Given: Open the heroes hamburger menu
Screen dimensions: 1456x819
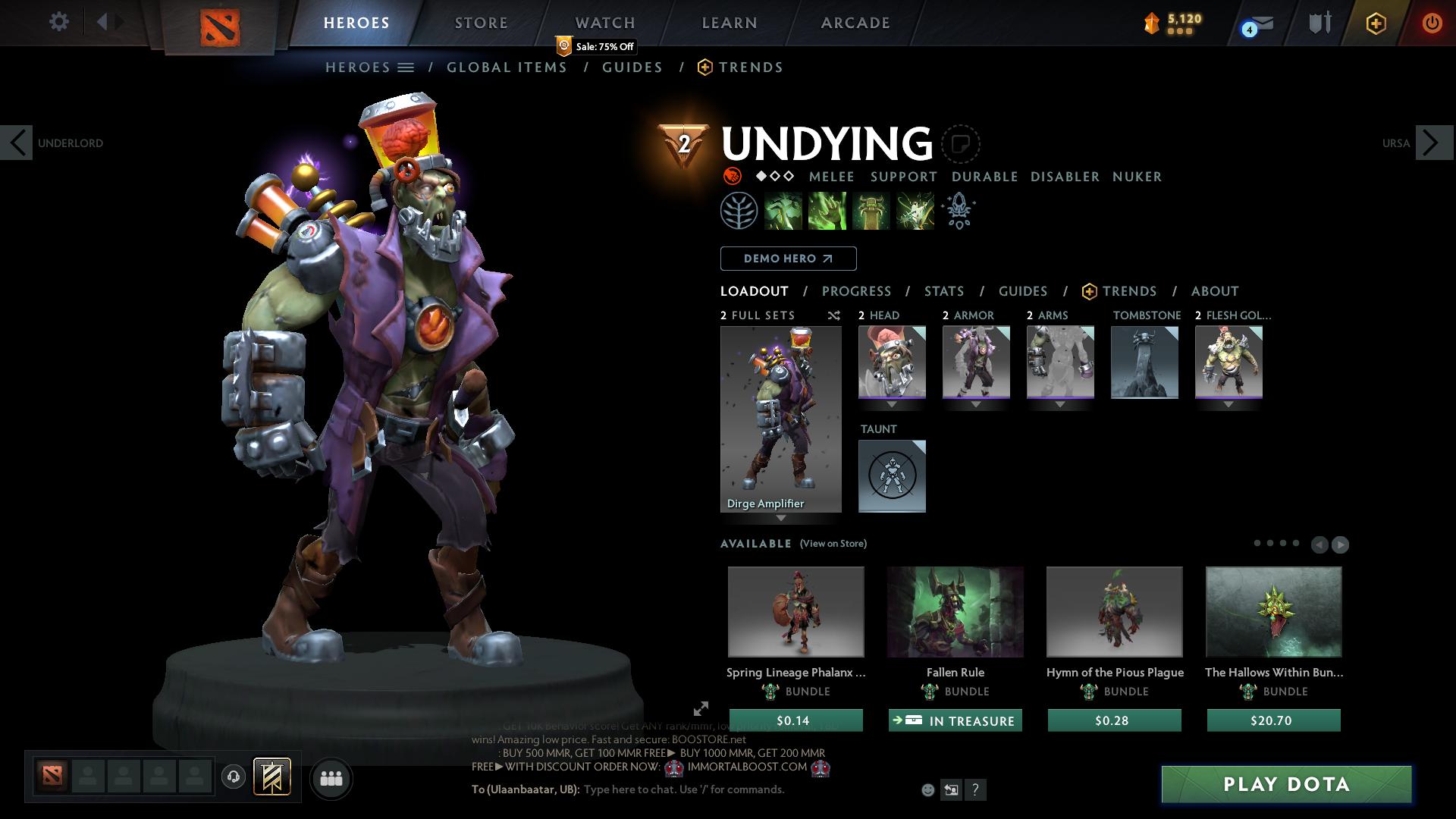Looking at the screenshot, I should point(407,67).
